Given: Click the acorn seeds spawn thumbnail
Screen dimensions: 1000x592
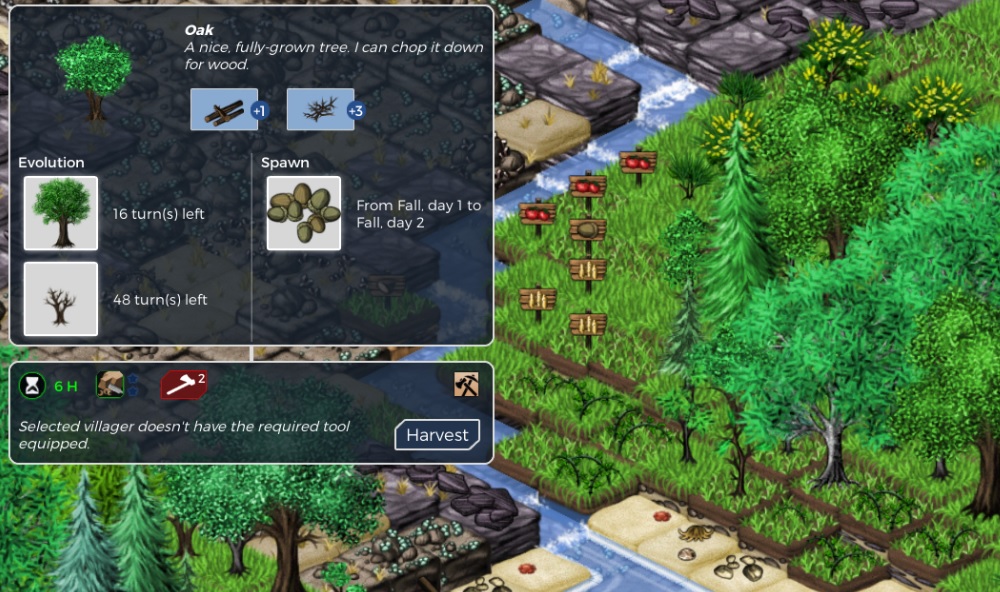Looking at the screenshot, I should click(304, 213).
